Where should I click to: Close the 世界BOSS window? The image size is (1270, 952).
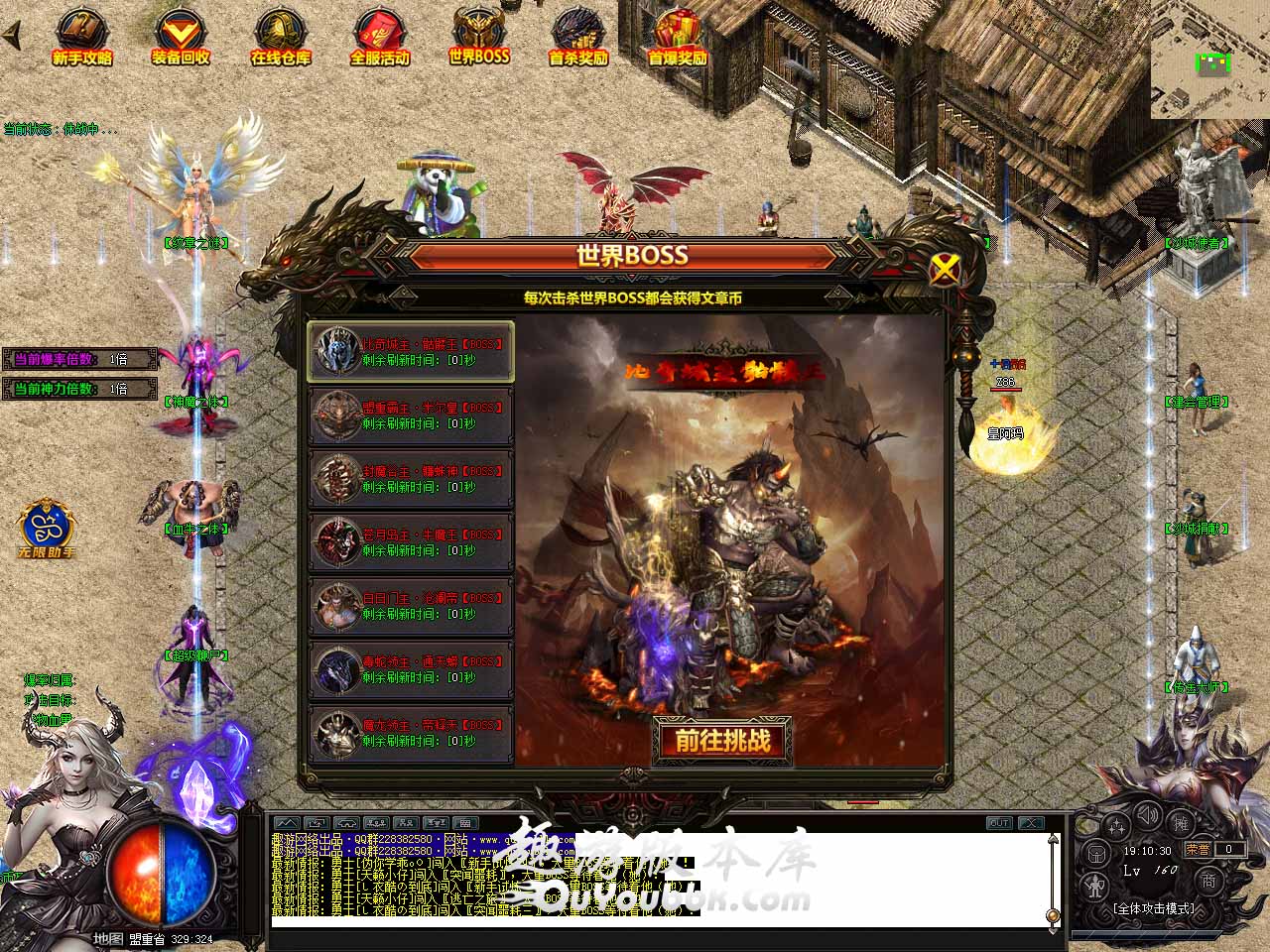(x=946, y=268)
